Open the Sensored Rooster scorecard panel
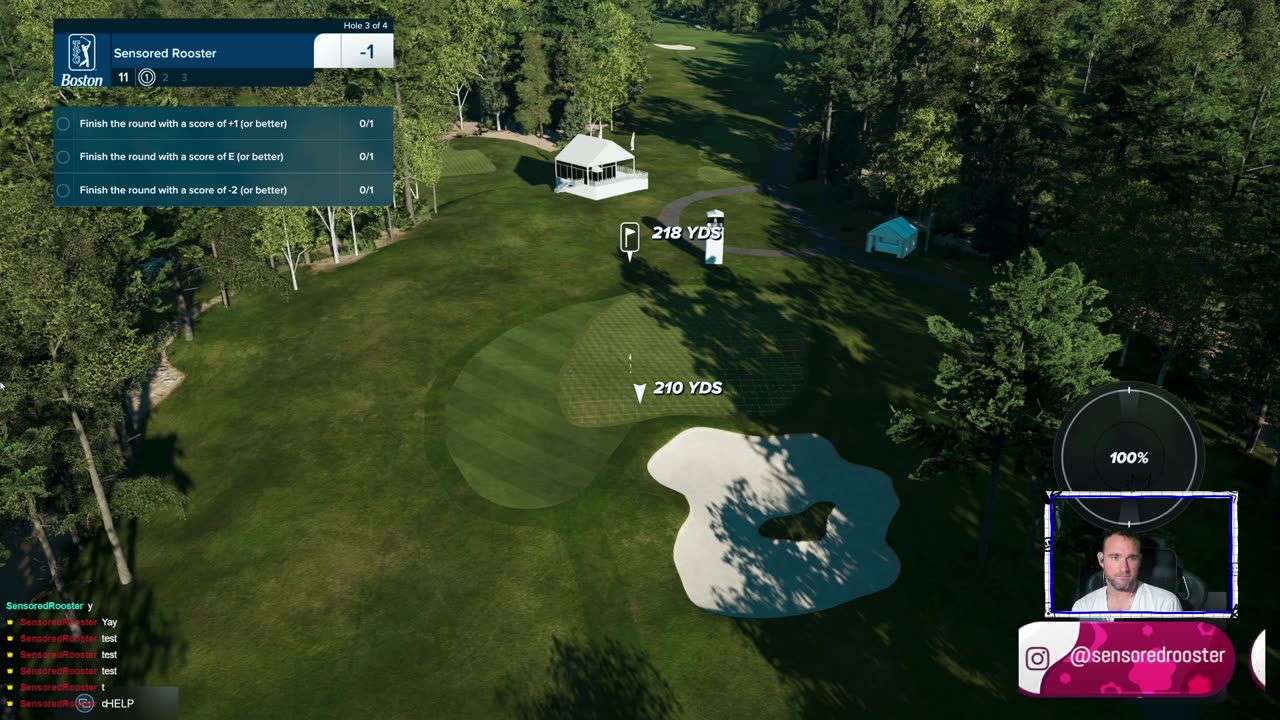Screen dimensions: 1280x720 (x=222, y=54)
